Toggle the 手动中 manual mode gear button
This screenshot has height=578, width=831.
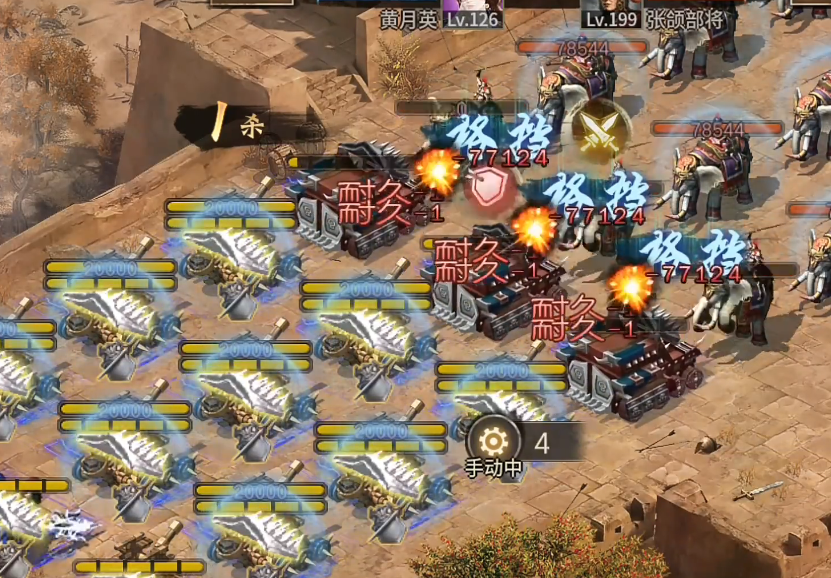click(493, 442)
